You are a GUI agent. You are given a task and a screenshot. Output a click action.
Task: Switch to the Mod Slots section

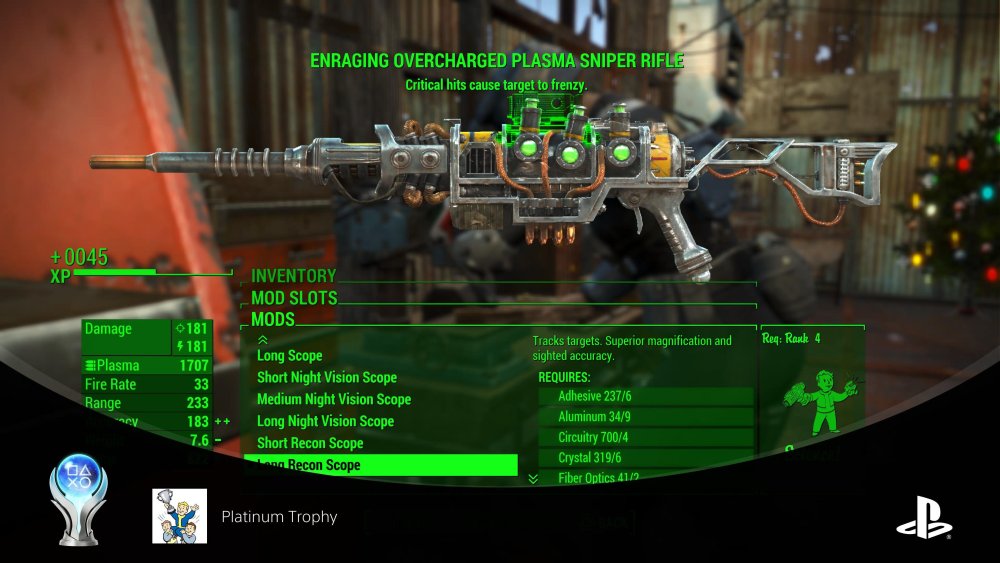tap(294, 298)
